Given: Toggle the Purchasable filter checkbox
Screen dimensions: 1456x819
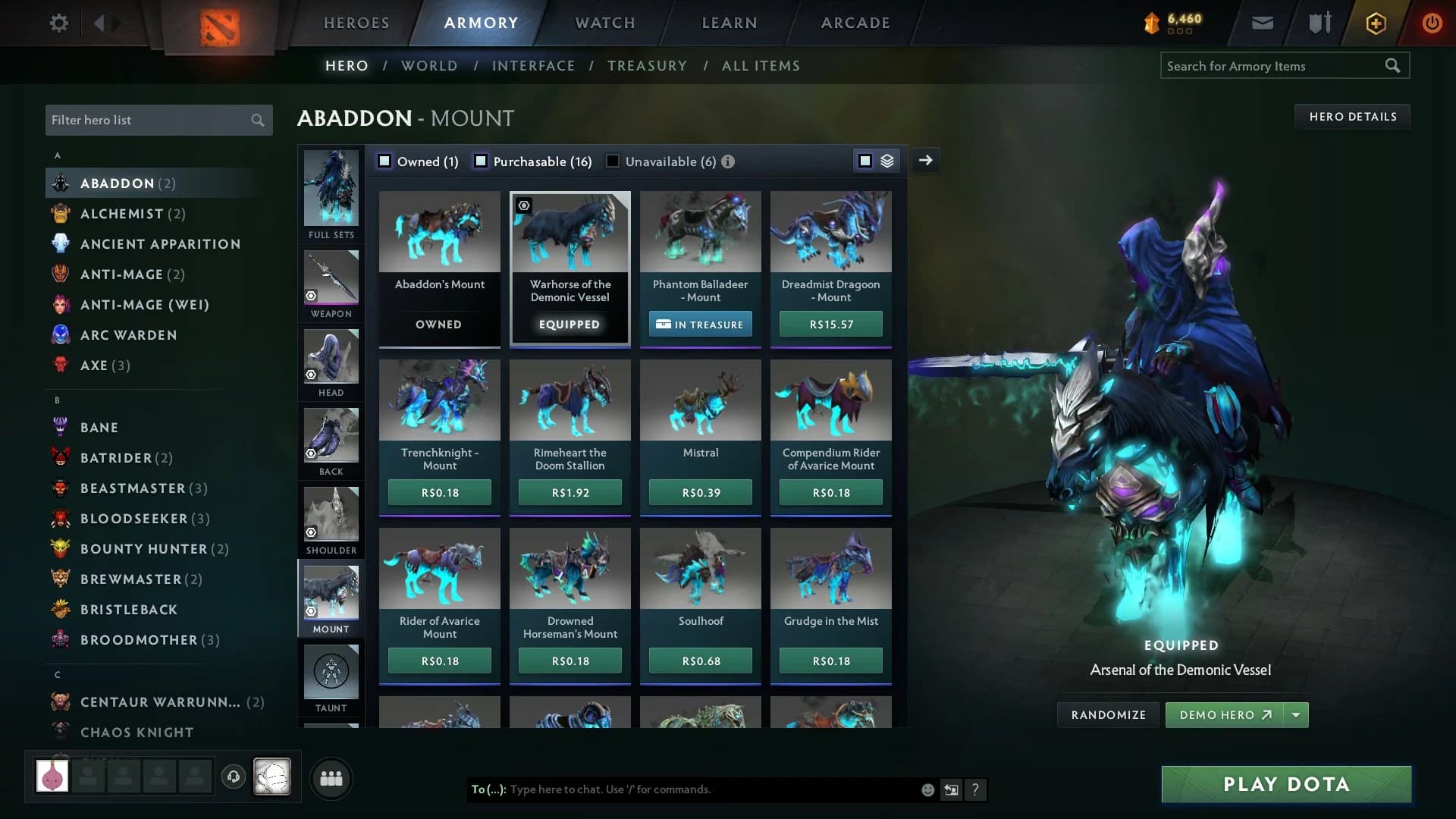Looking at the screenshot, I should (x=481, y=162).
